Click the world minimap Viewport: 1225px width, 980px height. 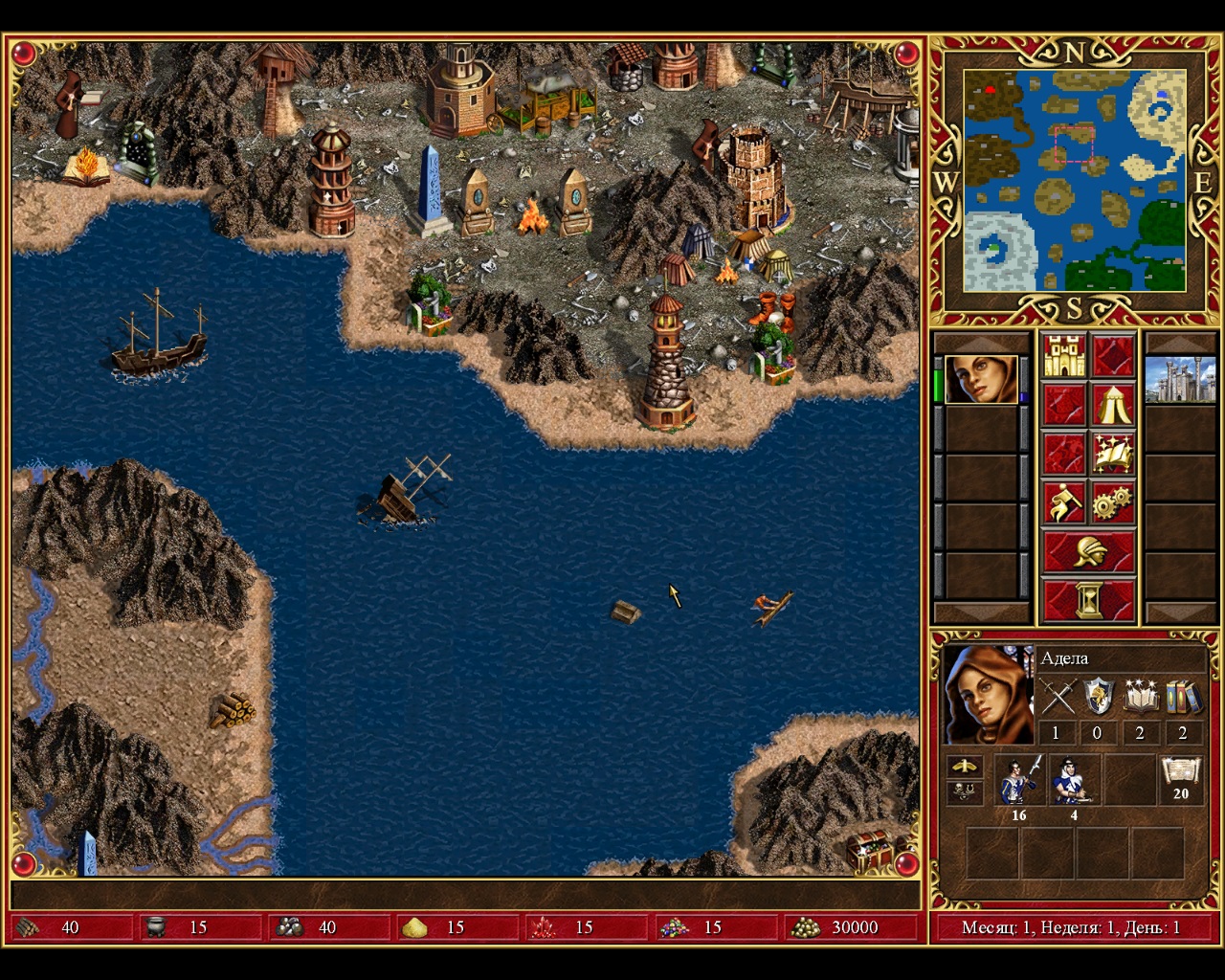pyautogui.click(x=1074, y=181)
